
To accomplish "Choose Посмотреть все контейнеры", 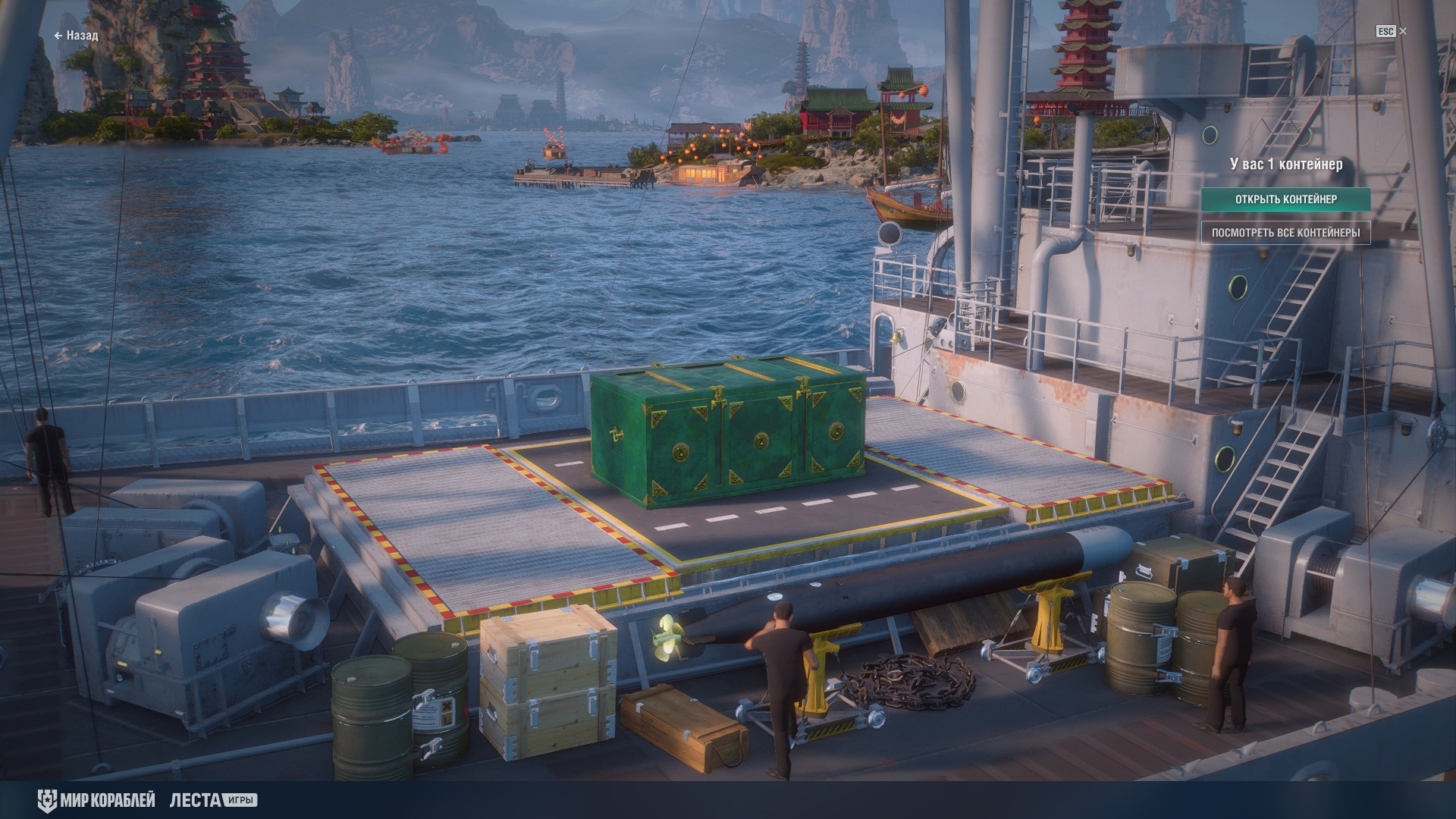I will pos(1285,233).
